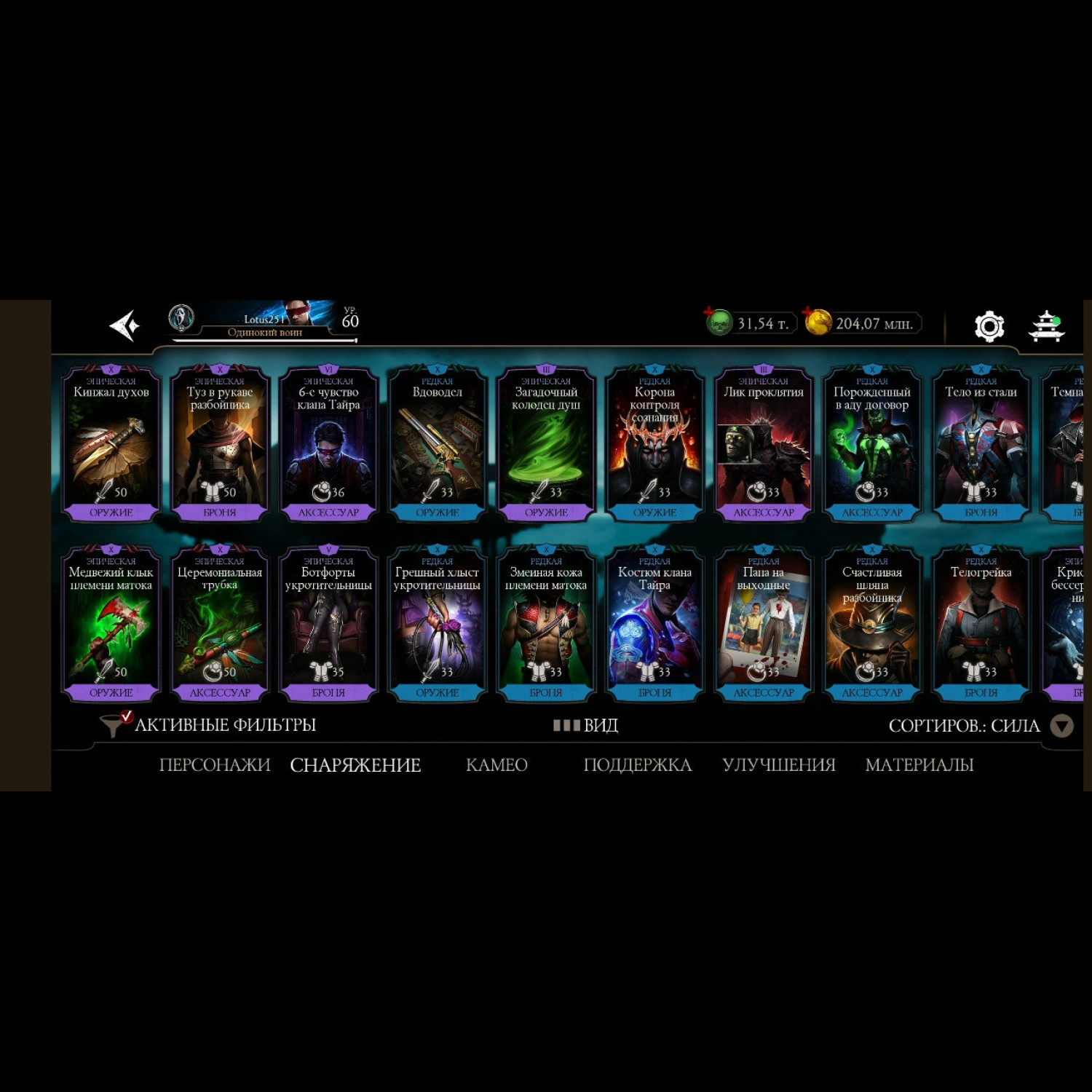
Task: Select the Папа на выходные card
Action: pyautogui.click(x=763, y=625)
